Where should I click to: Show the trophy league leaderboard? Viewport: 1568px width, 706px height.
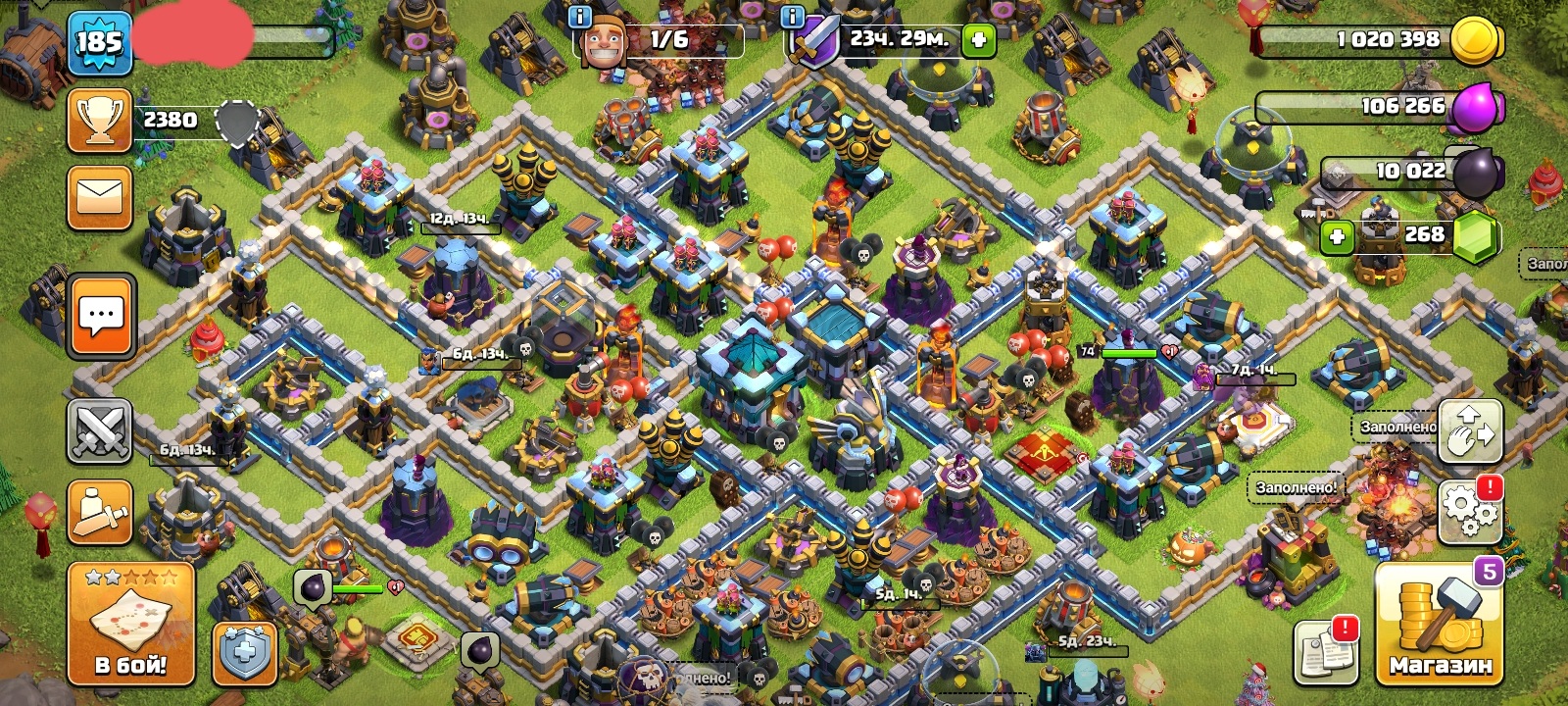tap(100, 121)
